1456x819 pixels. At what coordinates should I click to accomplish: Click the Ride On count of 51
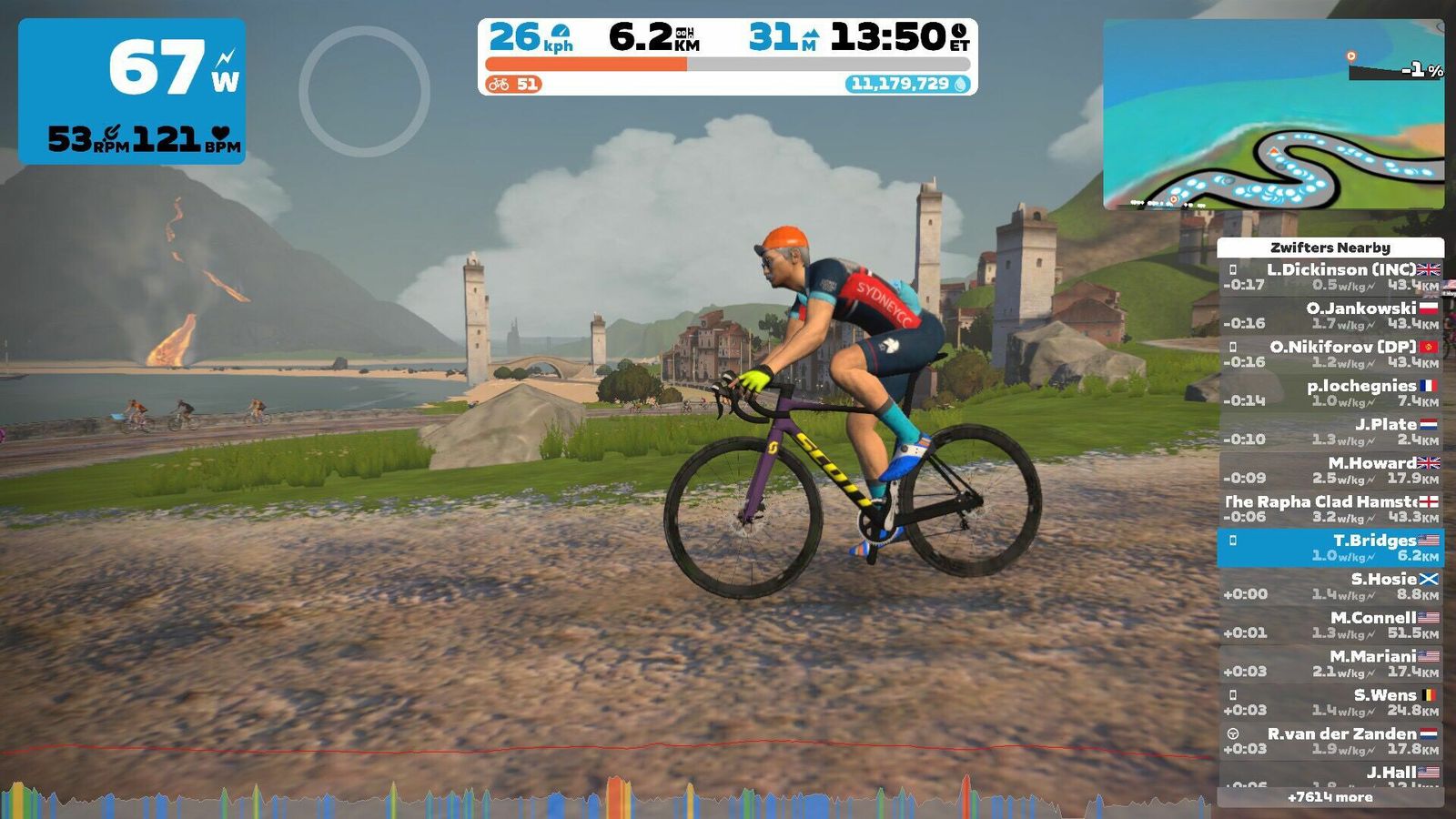tap(514, 85)
